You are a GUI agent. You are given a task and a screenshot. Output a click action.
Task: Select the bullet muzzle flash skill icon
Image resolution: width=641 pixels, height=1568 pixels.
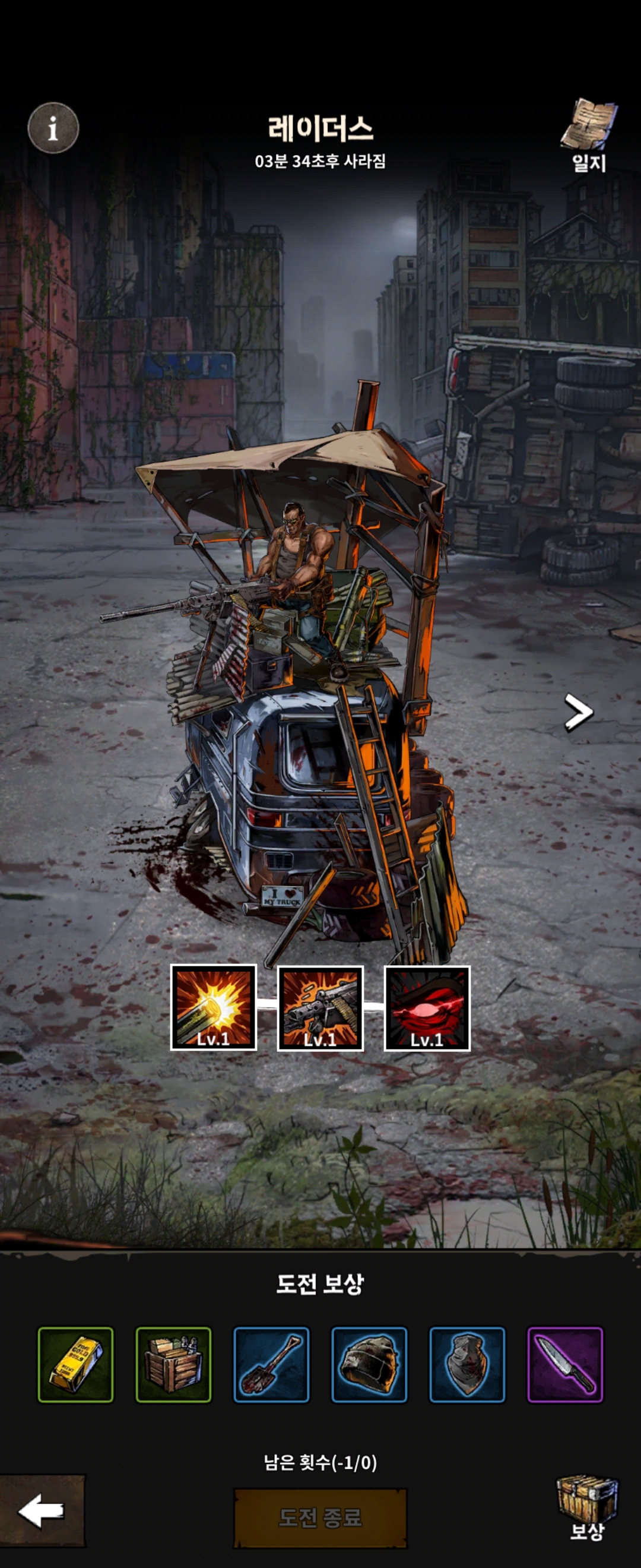pyautogui.click(x=214, y=1007)
